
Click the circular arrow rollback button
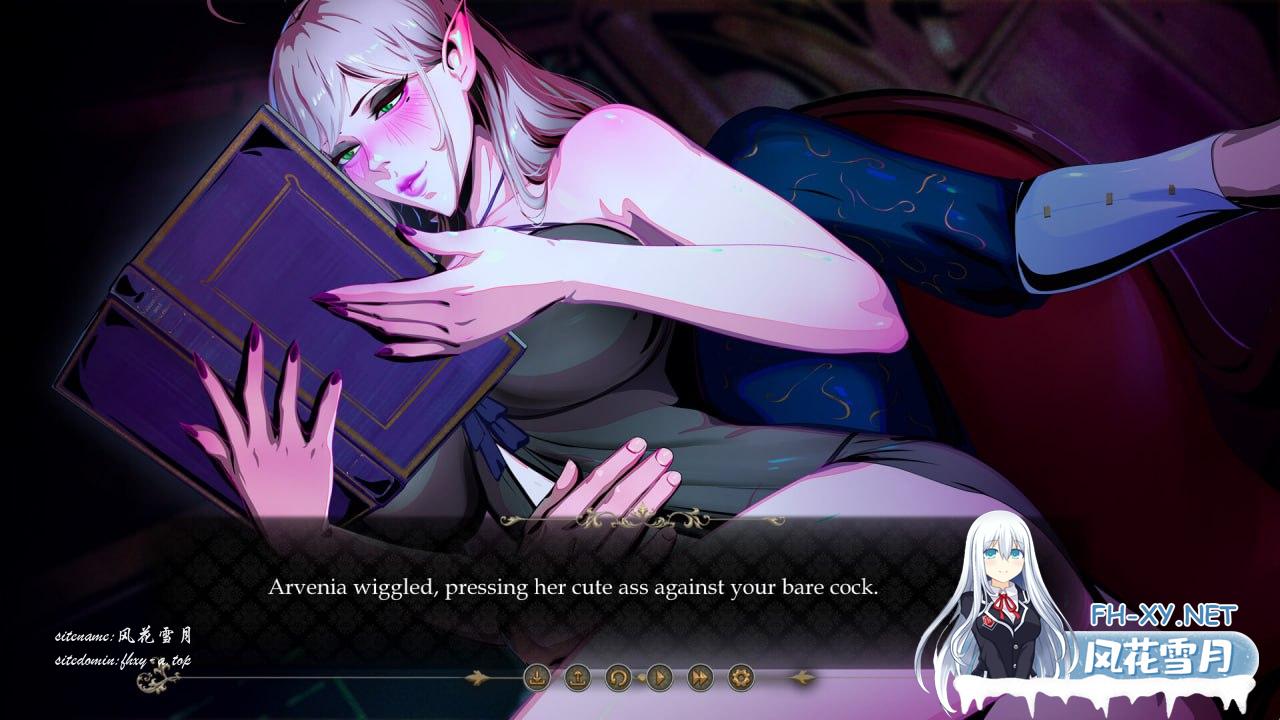[618, 678]
